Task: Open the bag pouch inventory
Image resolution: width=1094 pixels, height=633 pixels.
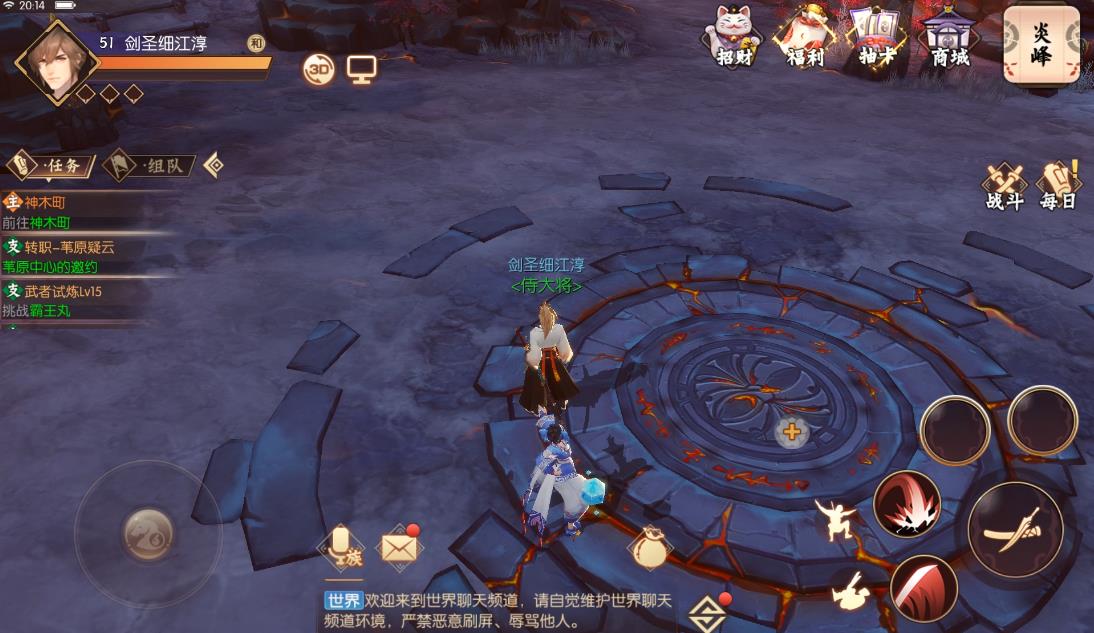Action: 651,548
